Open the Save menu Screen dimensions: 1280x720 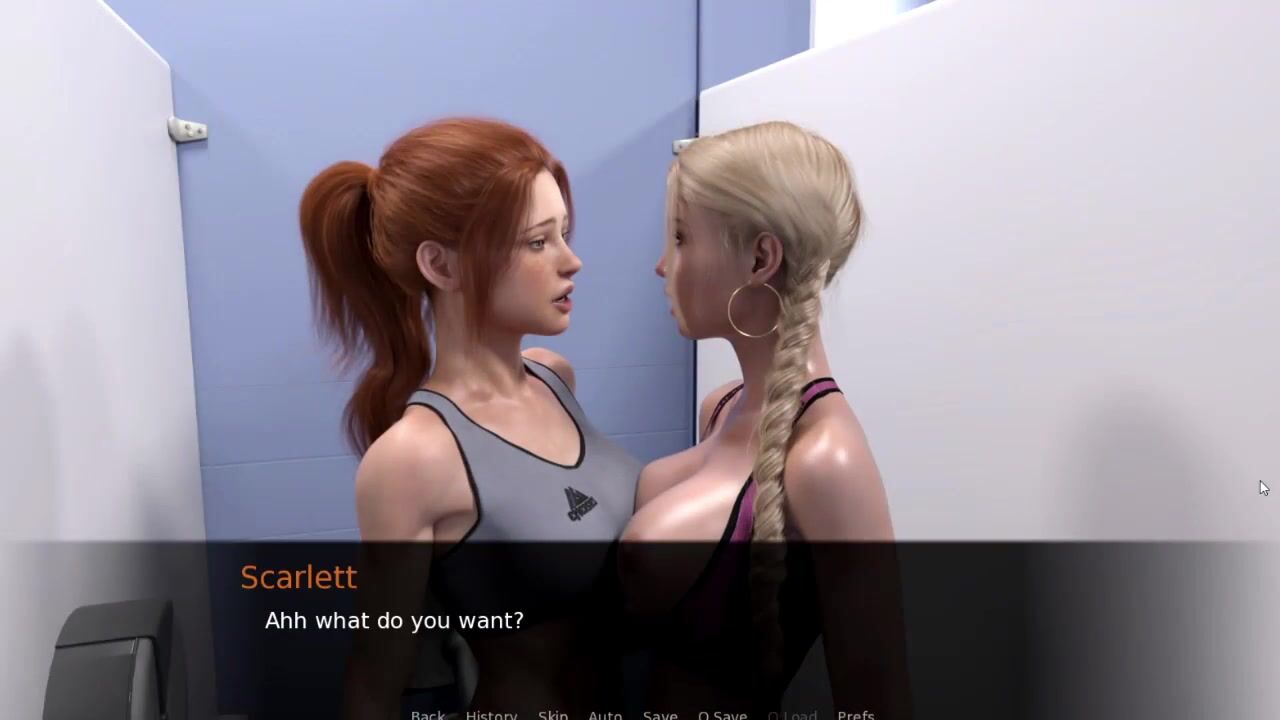pyautogui.click(x=660, y=714)
